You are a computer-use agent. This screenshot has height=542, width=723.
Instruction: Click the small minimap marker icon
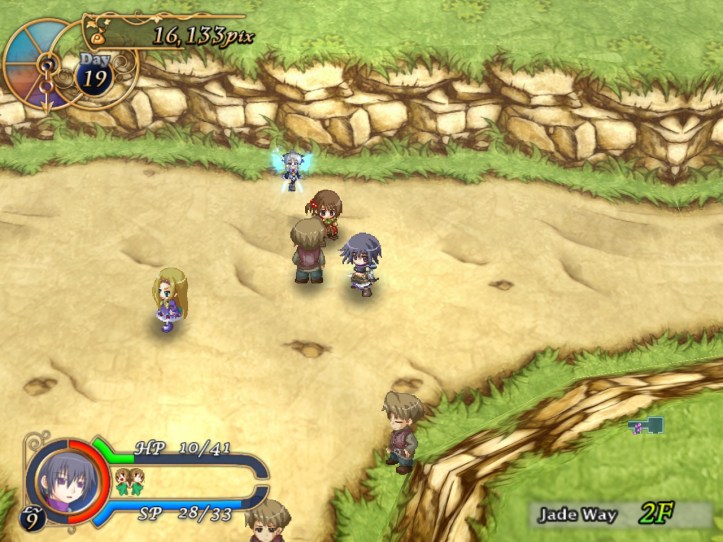[x=647, y=427]
